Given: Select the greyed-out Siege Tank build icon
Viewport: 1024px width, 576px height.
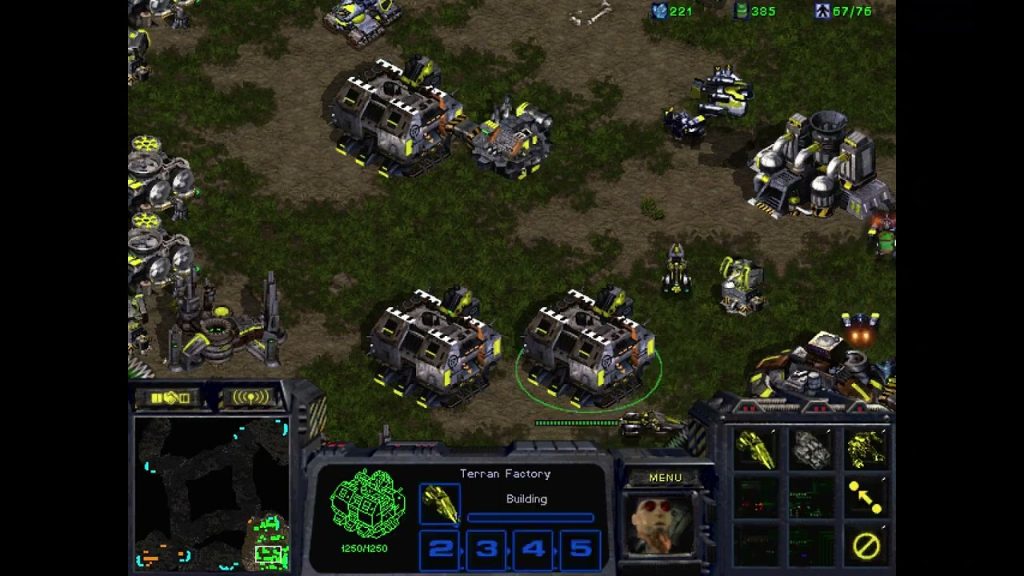Looking at the screenshot, I should (x=811, y=449).
